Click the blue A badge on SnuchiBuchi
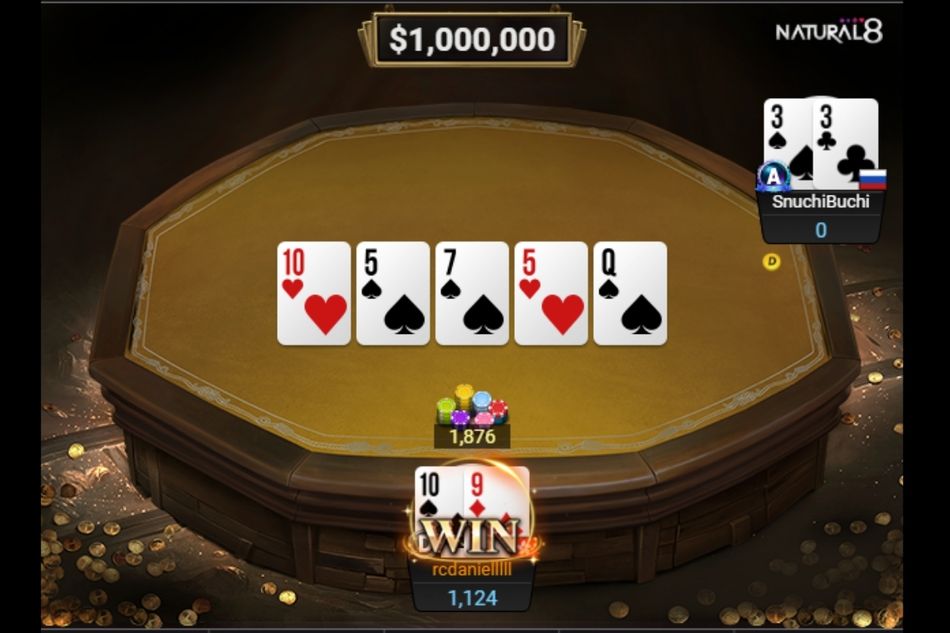The width and height of the screenshot is (950, 633). coord(773,176)
